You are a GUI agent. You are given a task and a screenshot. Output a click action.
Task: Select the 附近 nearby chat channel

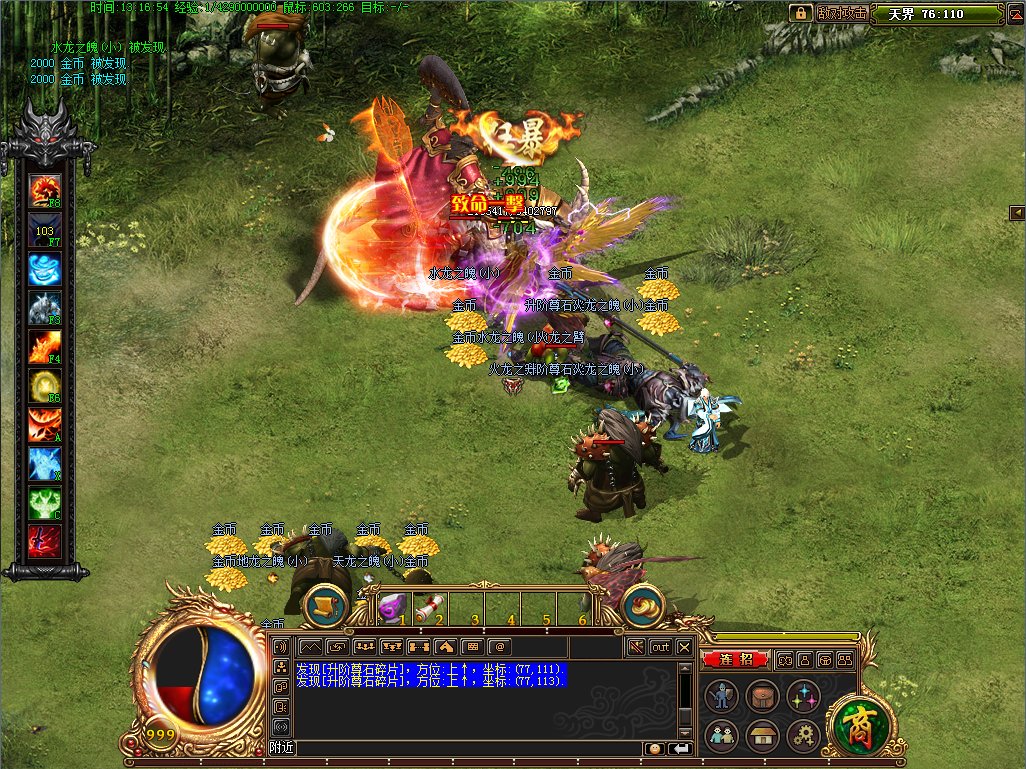point(282,748)
